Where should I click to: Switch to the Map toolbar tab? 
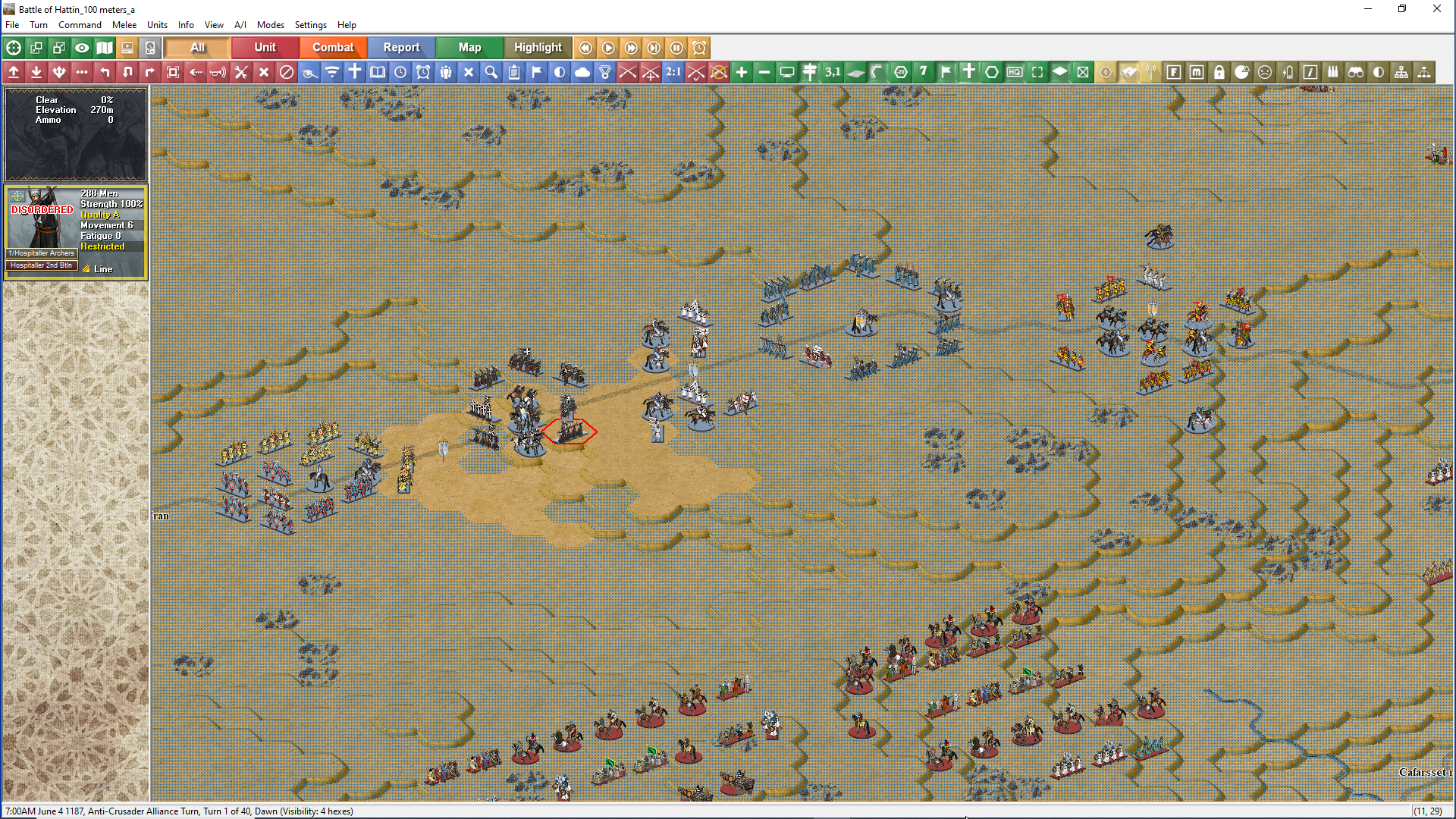coord(469,48)
